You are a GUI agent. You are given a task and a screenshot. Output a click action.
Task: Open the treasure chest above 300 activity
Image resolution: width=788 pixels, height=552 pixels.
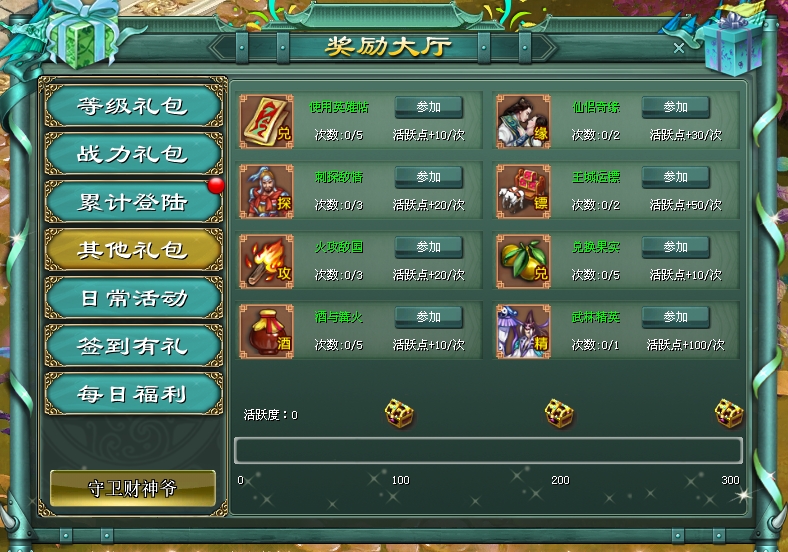pos(728,412)
